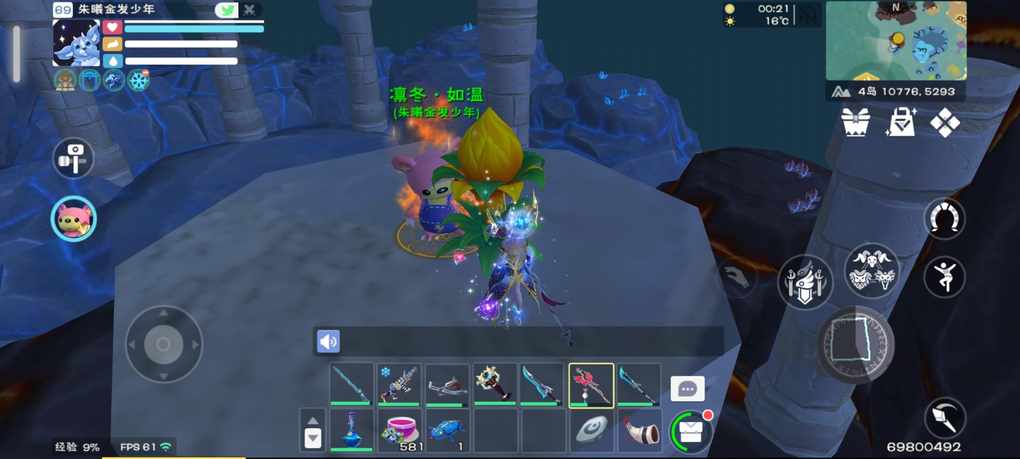
Task: Open the chat speech bubble button
Action: [687, 388]
